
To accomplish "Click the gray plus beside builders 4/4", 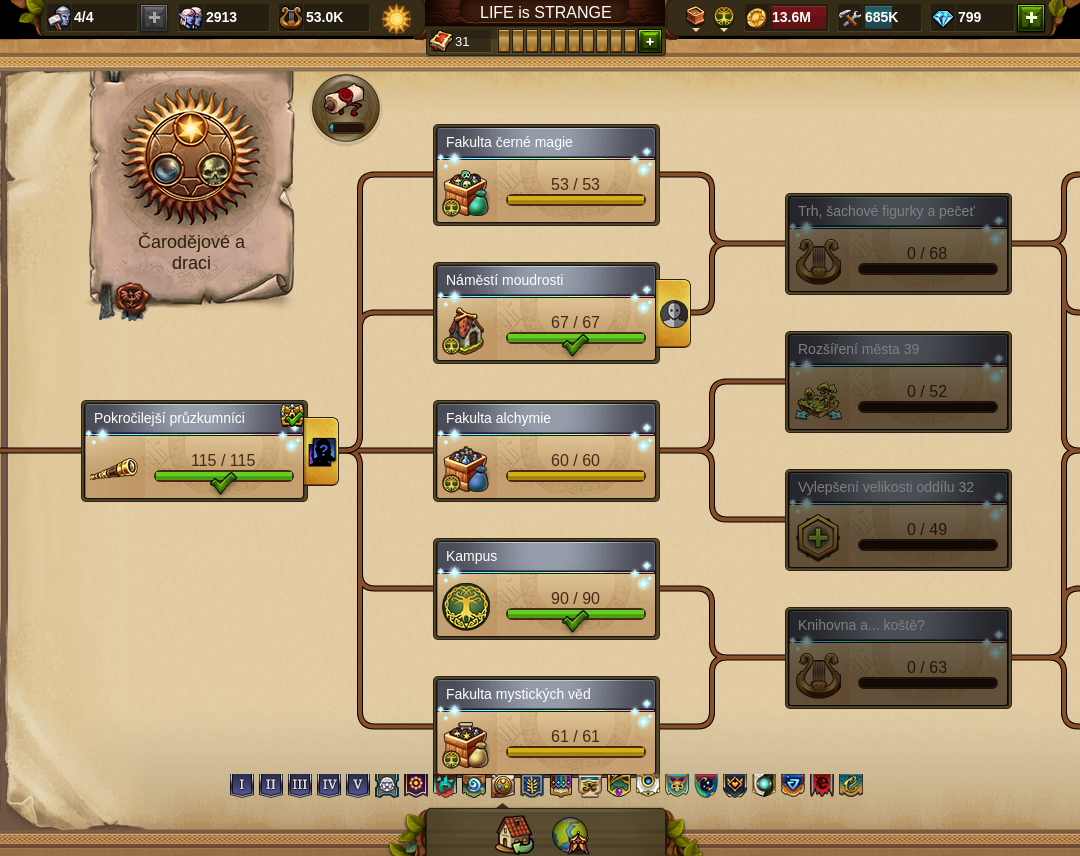I will coord(154,18).
